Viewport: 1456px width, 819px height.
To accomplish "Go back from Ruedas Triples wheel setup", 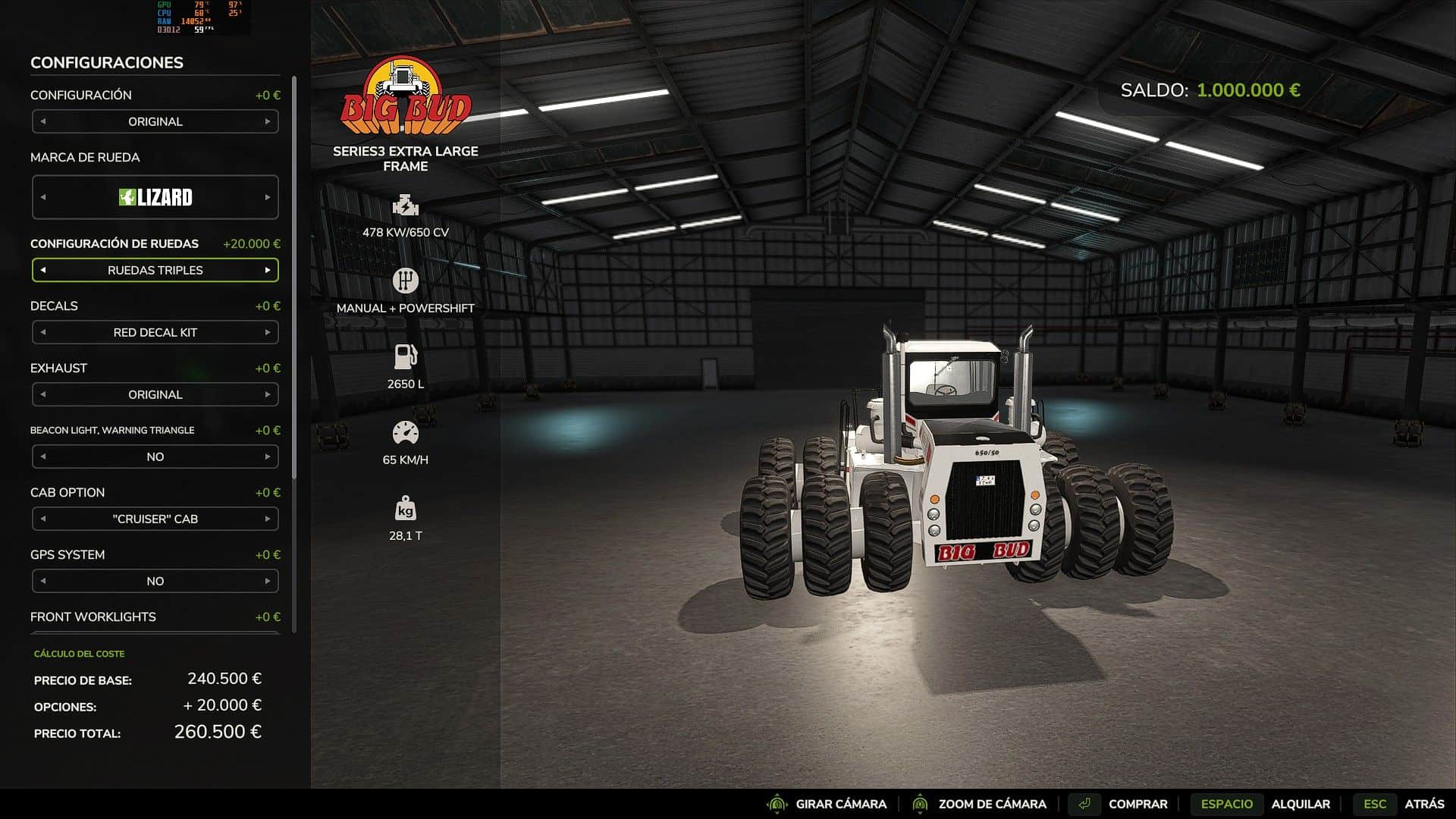I will [x=43, y=270].
